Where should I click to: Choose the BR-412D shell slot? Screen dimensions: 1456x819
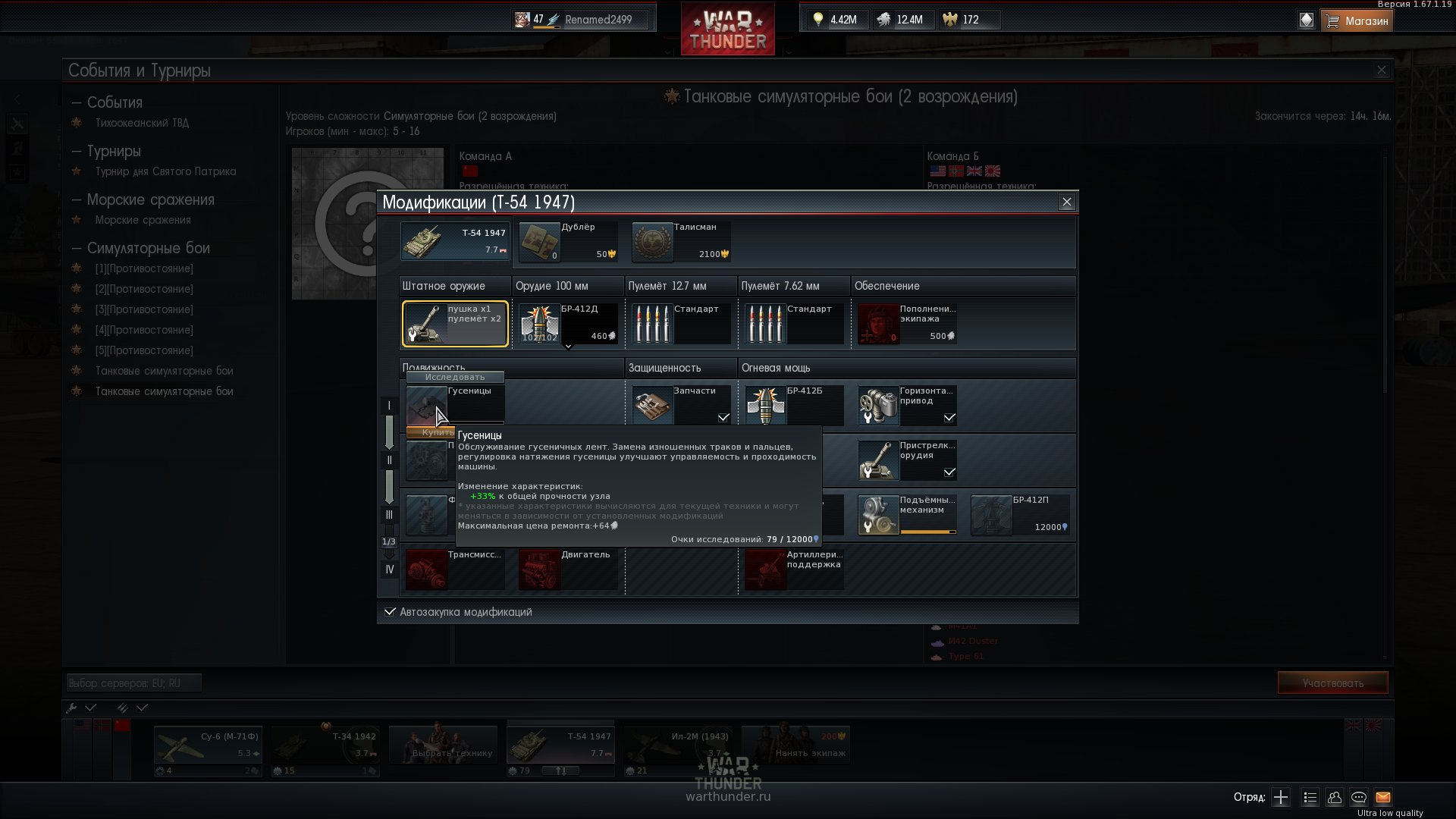[x=567, y=324]
